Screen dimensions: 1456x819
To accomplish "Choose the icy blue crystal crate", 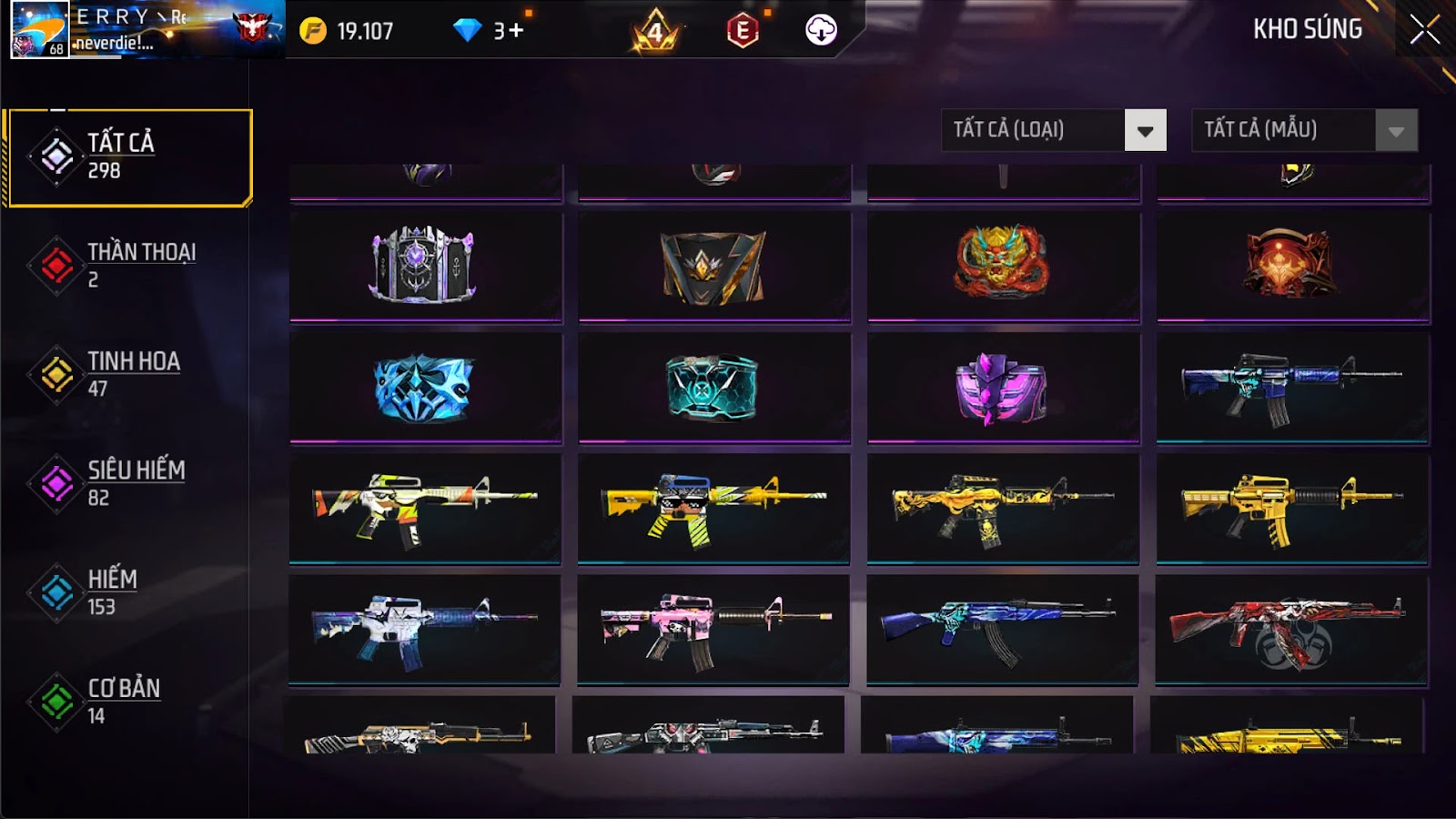I will [x=423, y=388].
